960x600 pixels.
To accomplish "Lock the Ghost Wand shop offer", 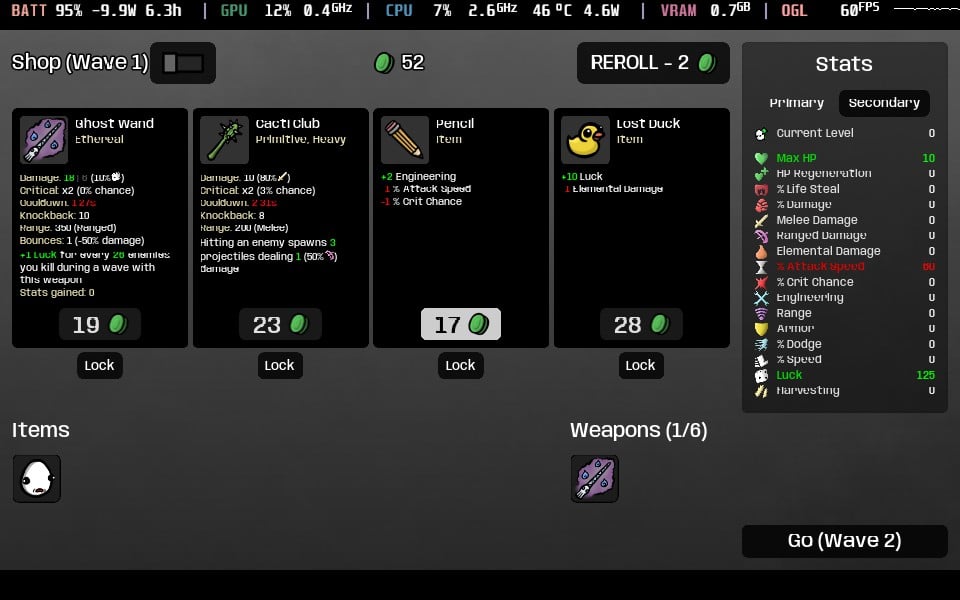I will point(99,365).
